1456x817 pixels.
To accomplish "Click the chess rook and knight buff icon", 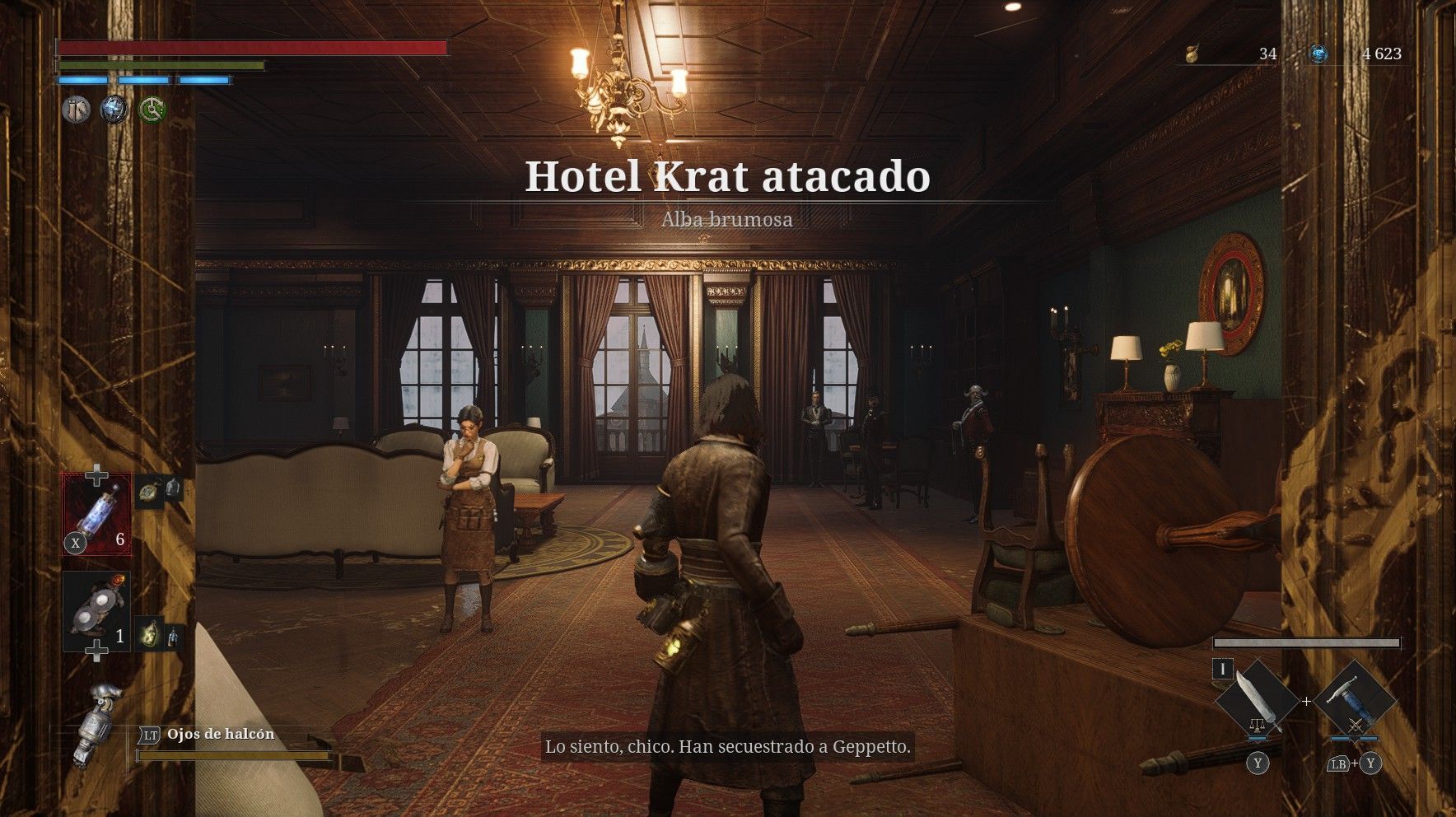I will [76, 110].
